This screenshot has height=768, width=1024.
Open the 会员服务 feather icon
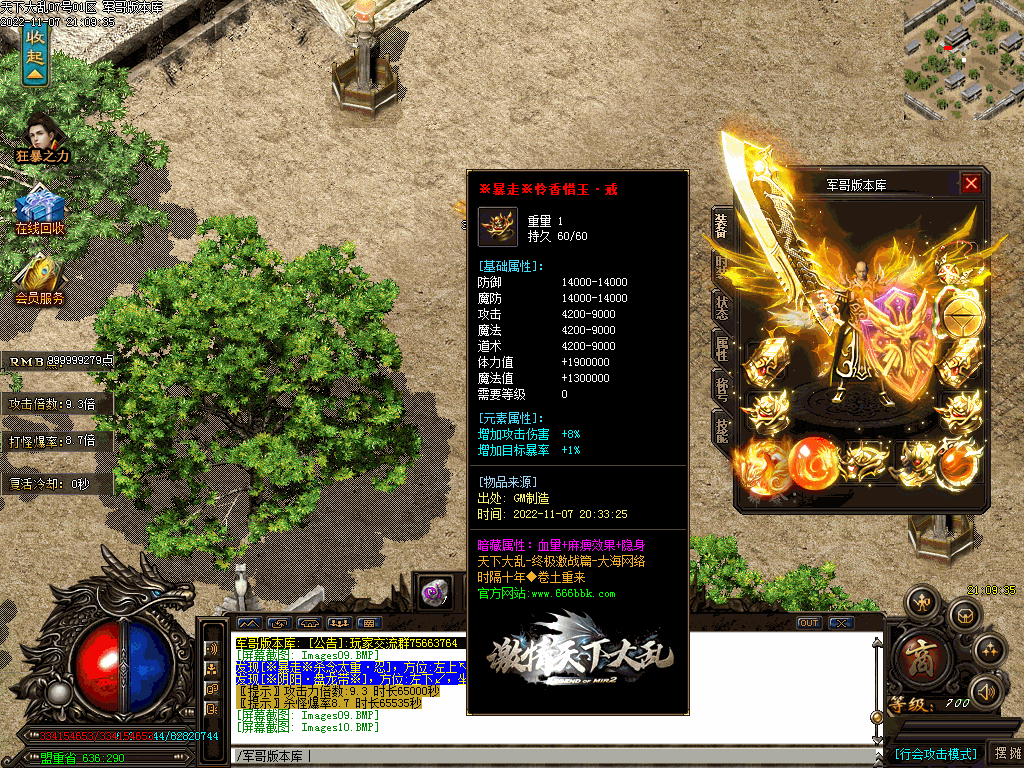pos(40,275)
